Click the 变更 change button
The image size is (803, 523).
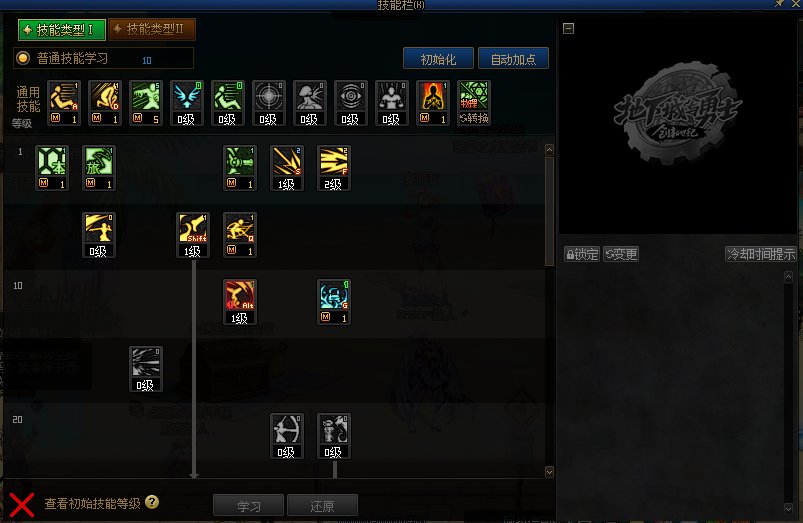tap(620, 254)
